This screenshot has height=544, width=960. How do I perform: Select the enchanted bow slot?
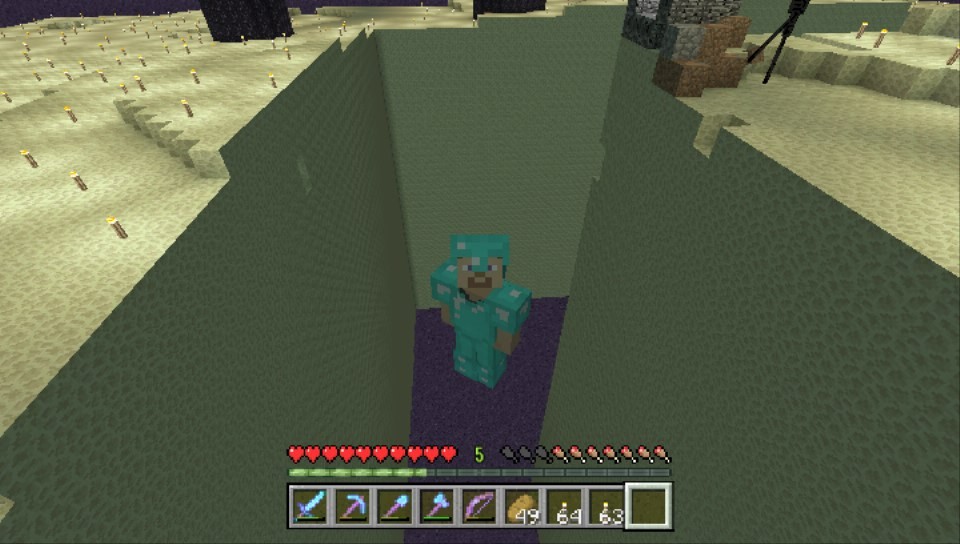coord(478,507)
